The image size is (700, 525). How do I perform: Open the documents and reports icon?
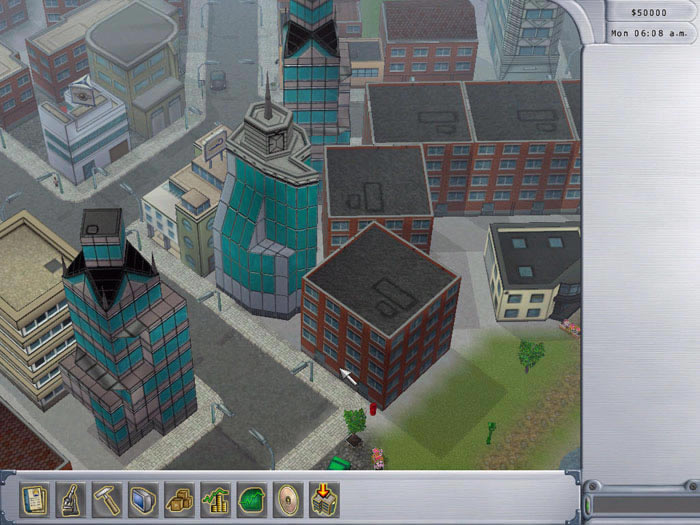coord(37,498)
